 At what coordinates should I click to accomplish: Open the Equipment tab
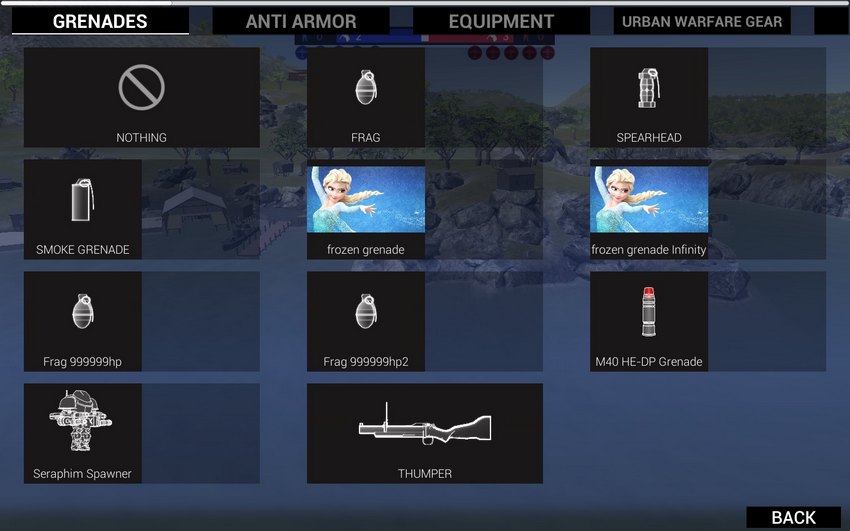pyautogui.click(x=501, y=21)
